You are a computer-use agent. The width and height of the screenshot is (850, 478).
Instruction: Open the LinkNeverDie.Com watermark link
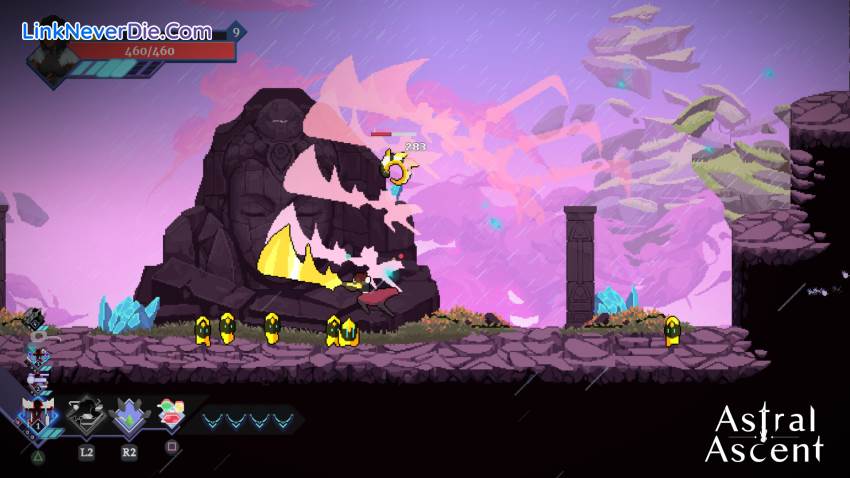116,30
